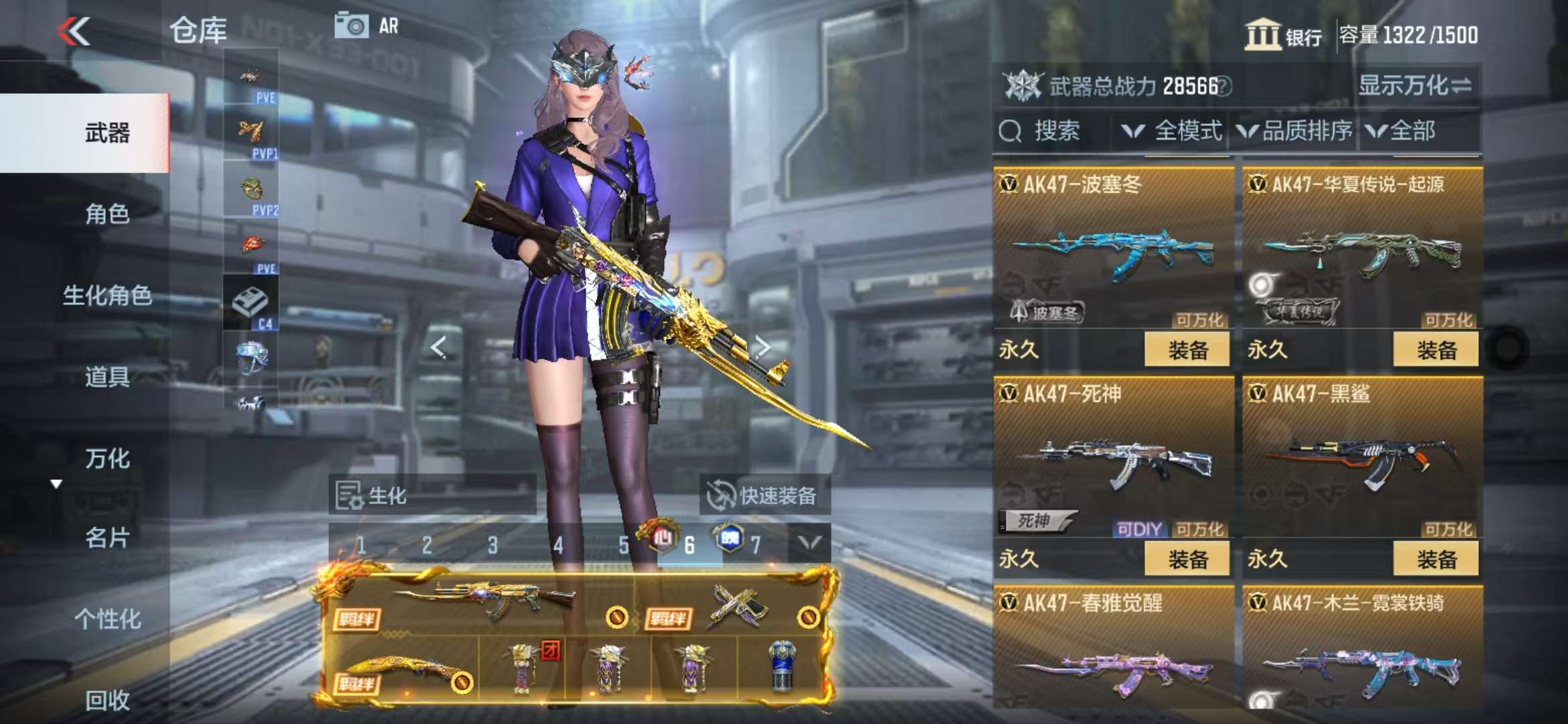
Task: Toggle the 显示万化 switch
Action: [1414, 86]
